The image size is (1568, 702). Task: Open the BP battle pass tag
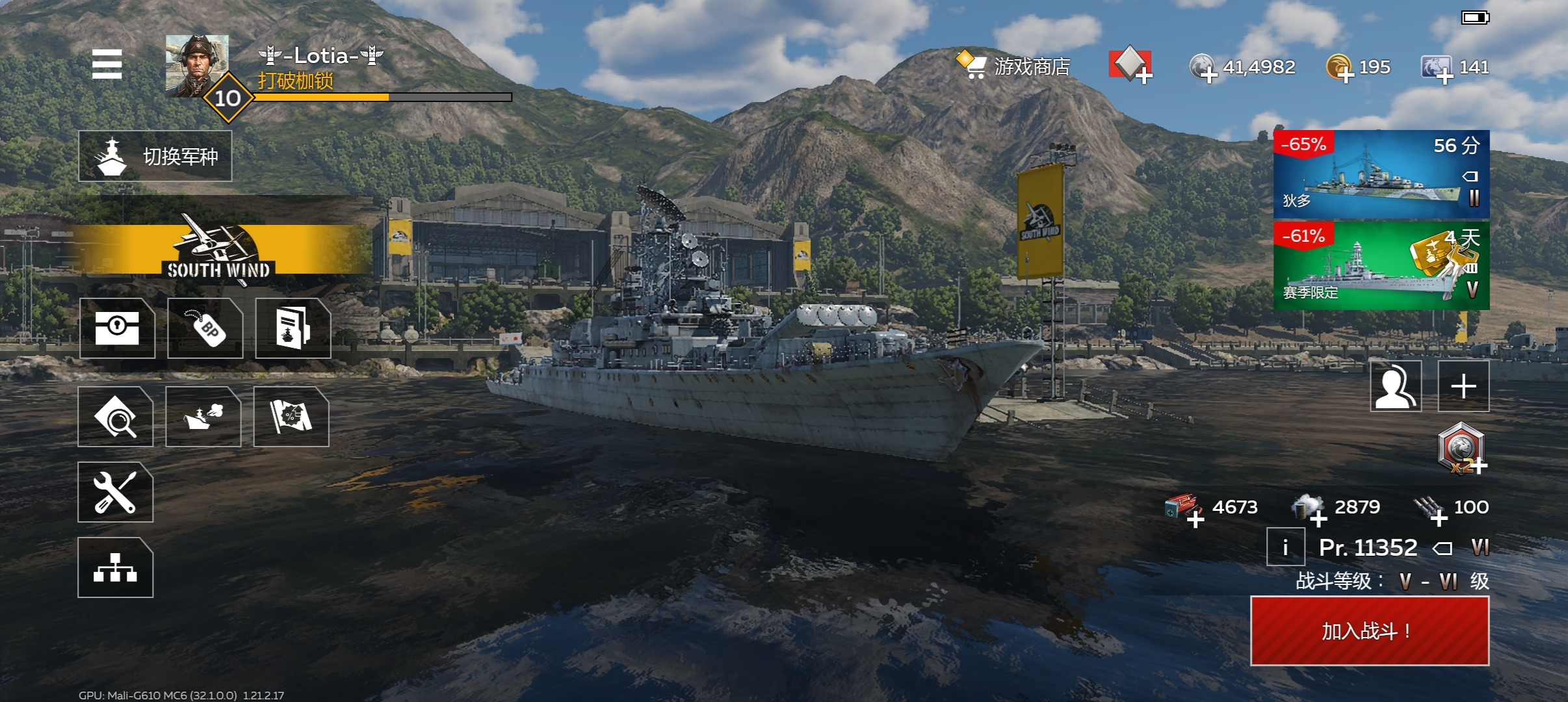pyautogui.click(x=205, y=328)
